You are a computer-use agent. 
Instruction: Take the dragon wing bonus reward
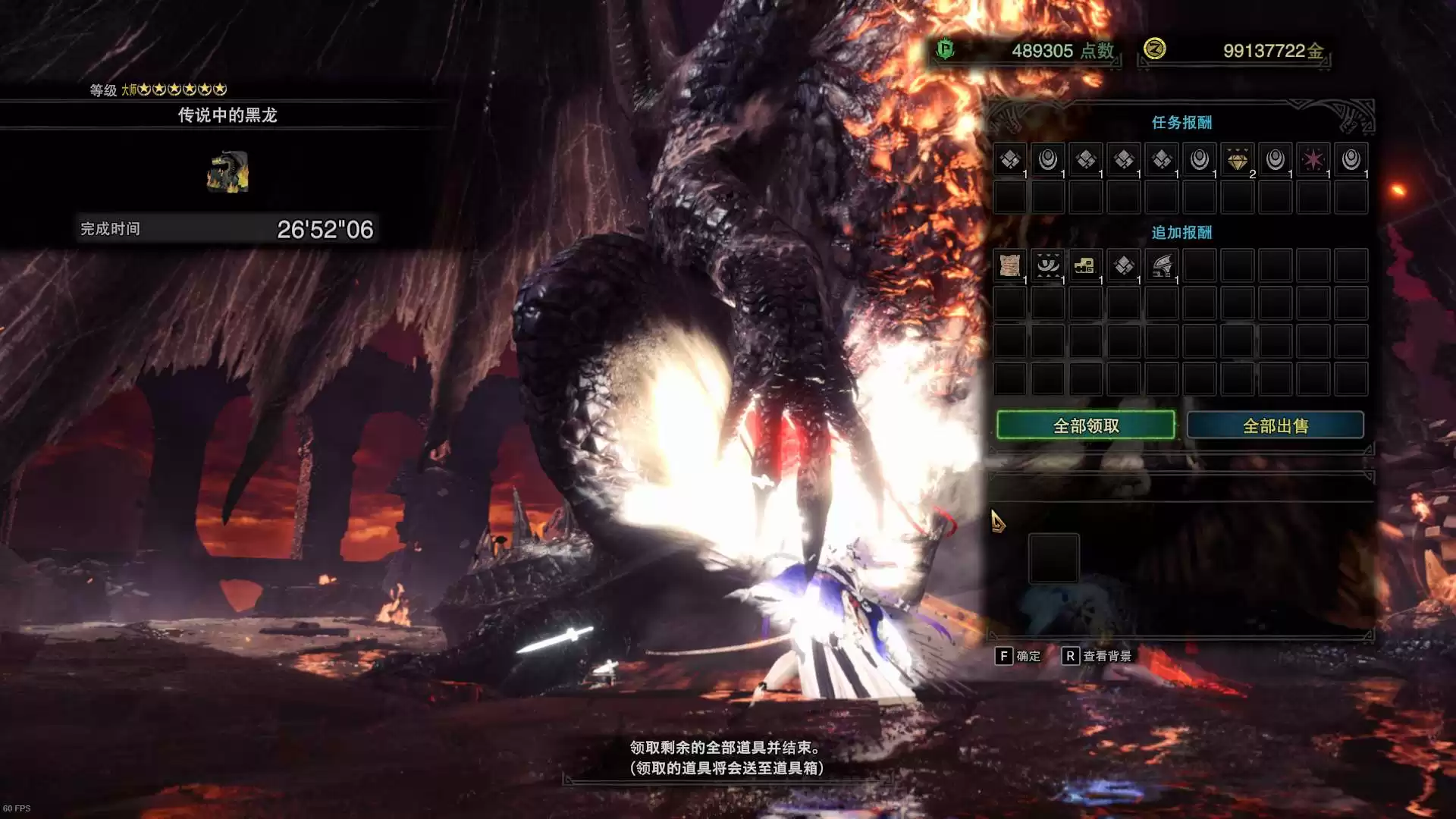pos(1161,265)
